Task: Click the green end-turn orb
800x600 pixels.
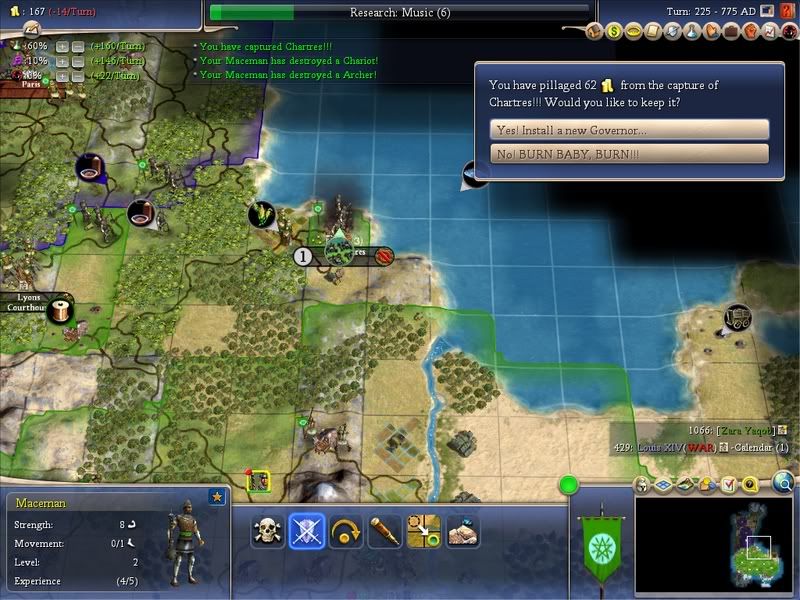Action: [x=569, y=486]
